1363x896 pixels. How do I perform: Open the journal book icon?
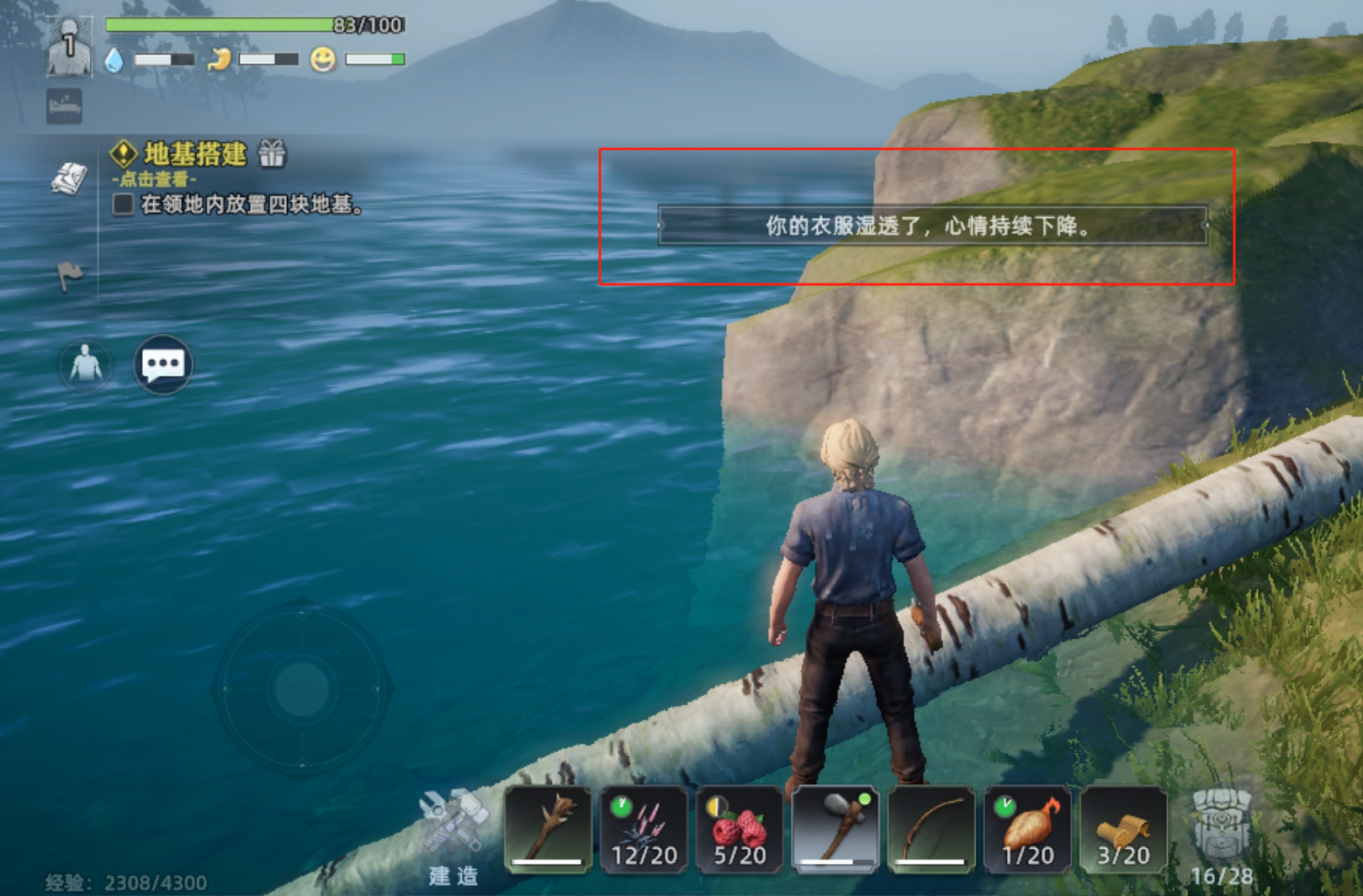tap(69, 178)
